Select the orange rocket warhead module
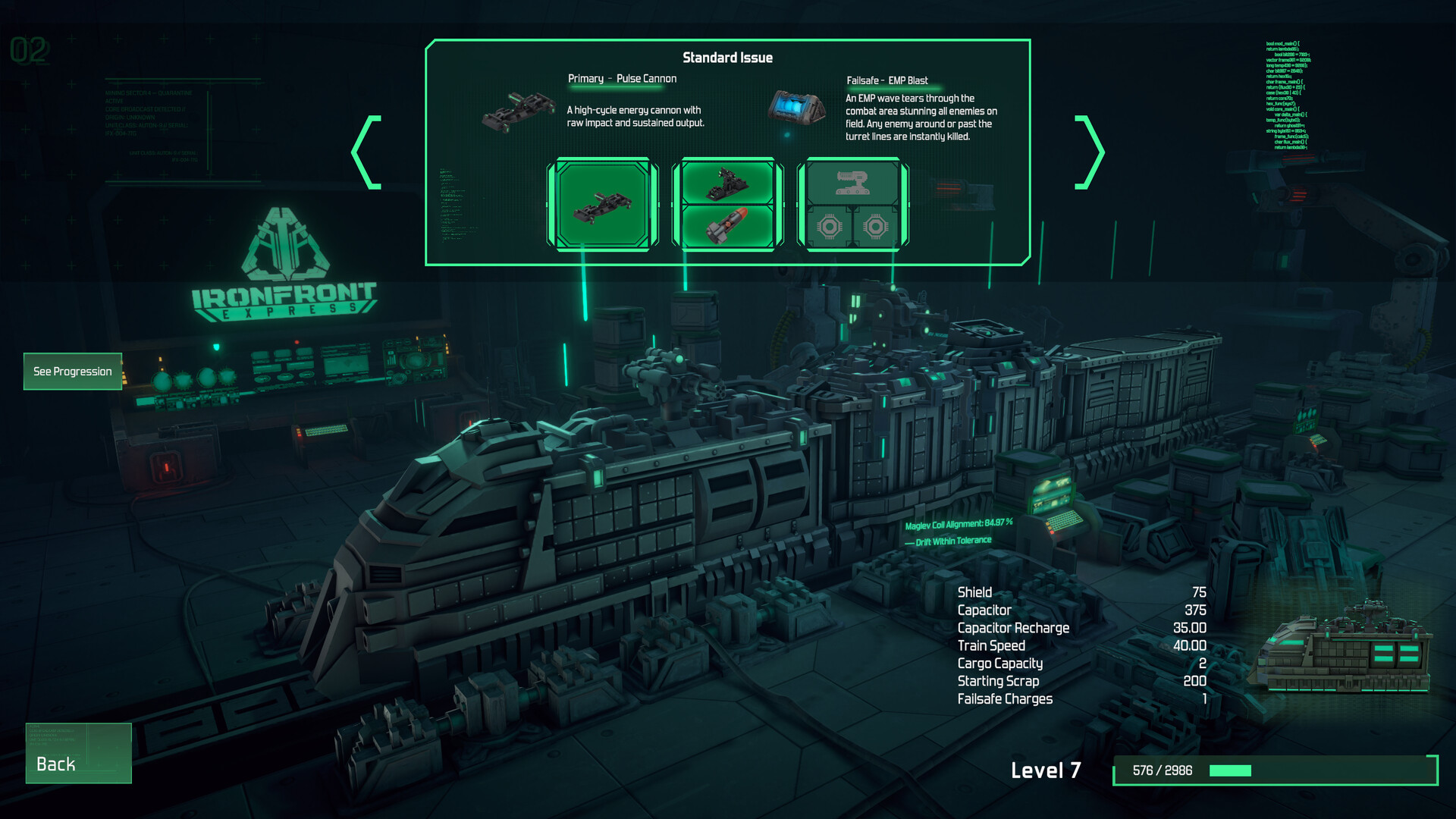This screenshot has height=819, width=1456. [x=726, y=226]
